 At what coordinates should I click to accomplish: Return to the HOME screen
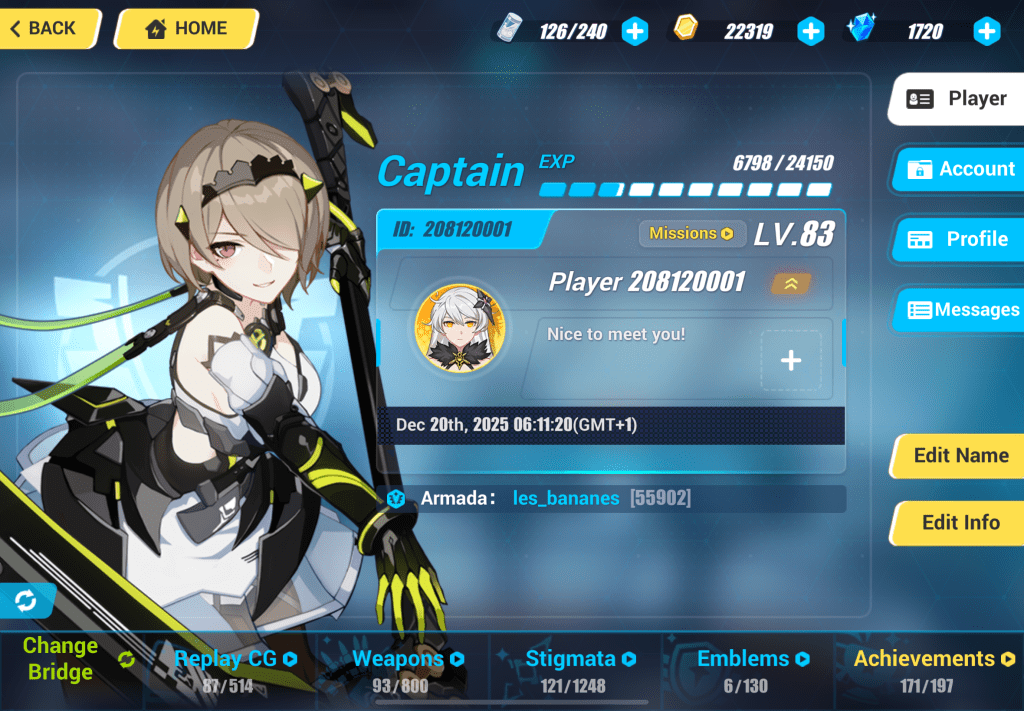coord(186,29)
